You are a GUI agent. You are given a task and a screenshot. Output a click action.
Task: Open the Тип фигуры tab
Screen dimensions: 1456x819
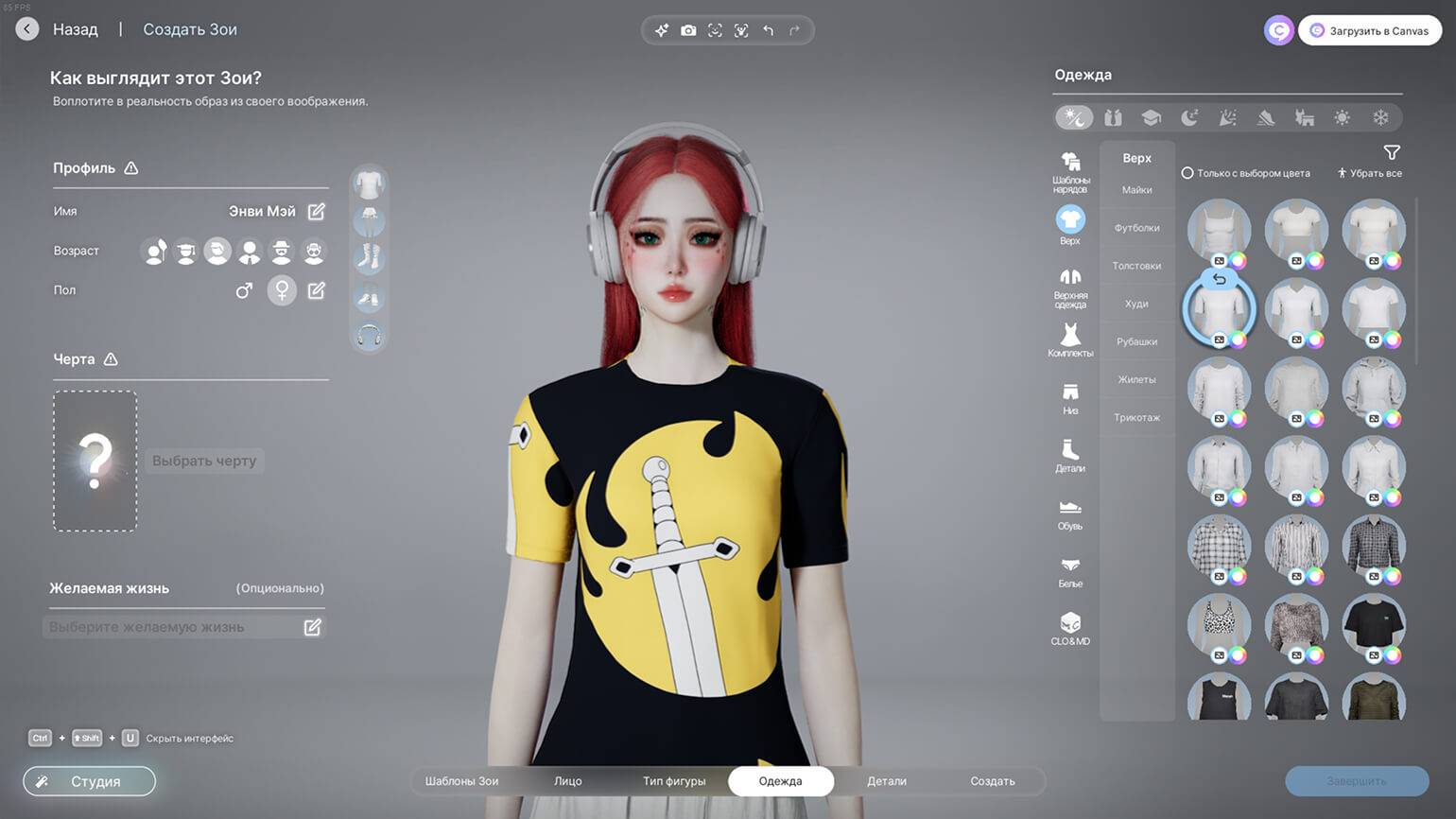(x=674, y=781)
